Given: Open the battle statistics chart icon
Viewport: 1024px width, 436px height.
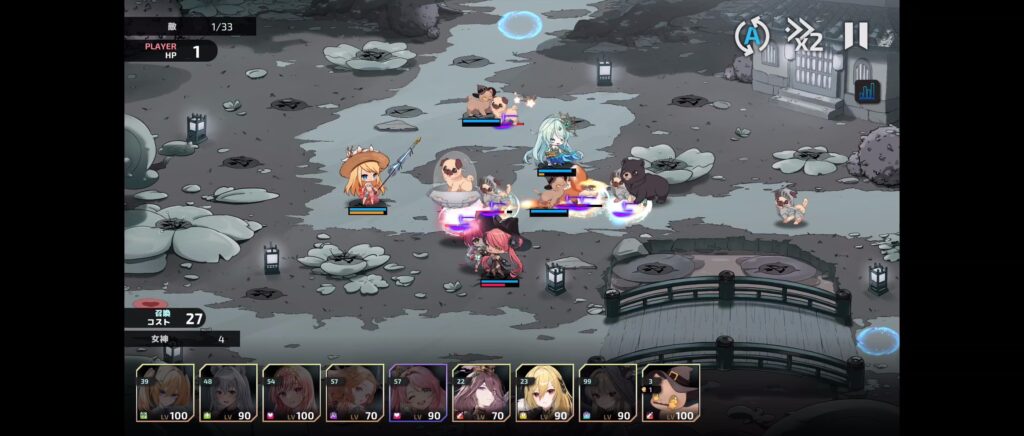Looking at the screenshot, I should click(867, 92).
